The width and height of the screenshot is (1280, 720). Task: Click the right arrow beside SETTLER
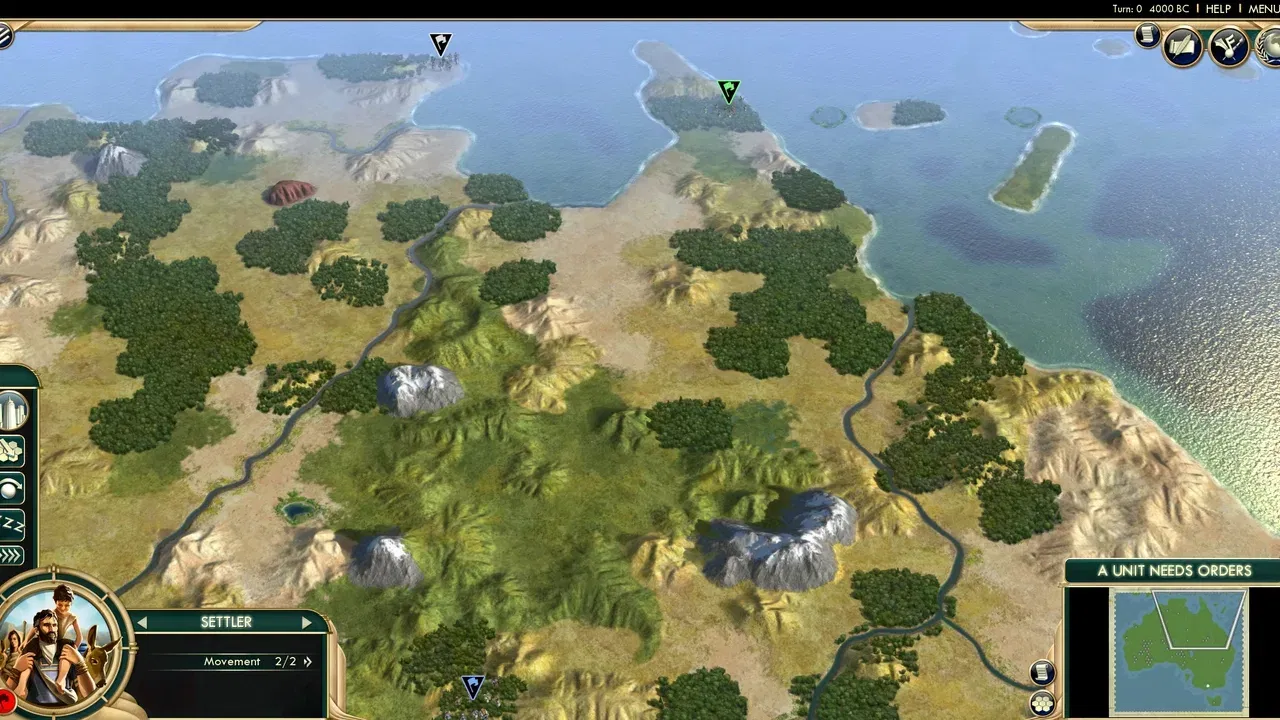tap(307, 622)
